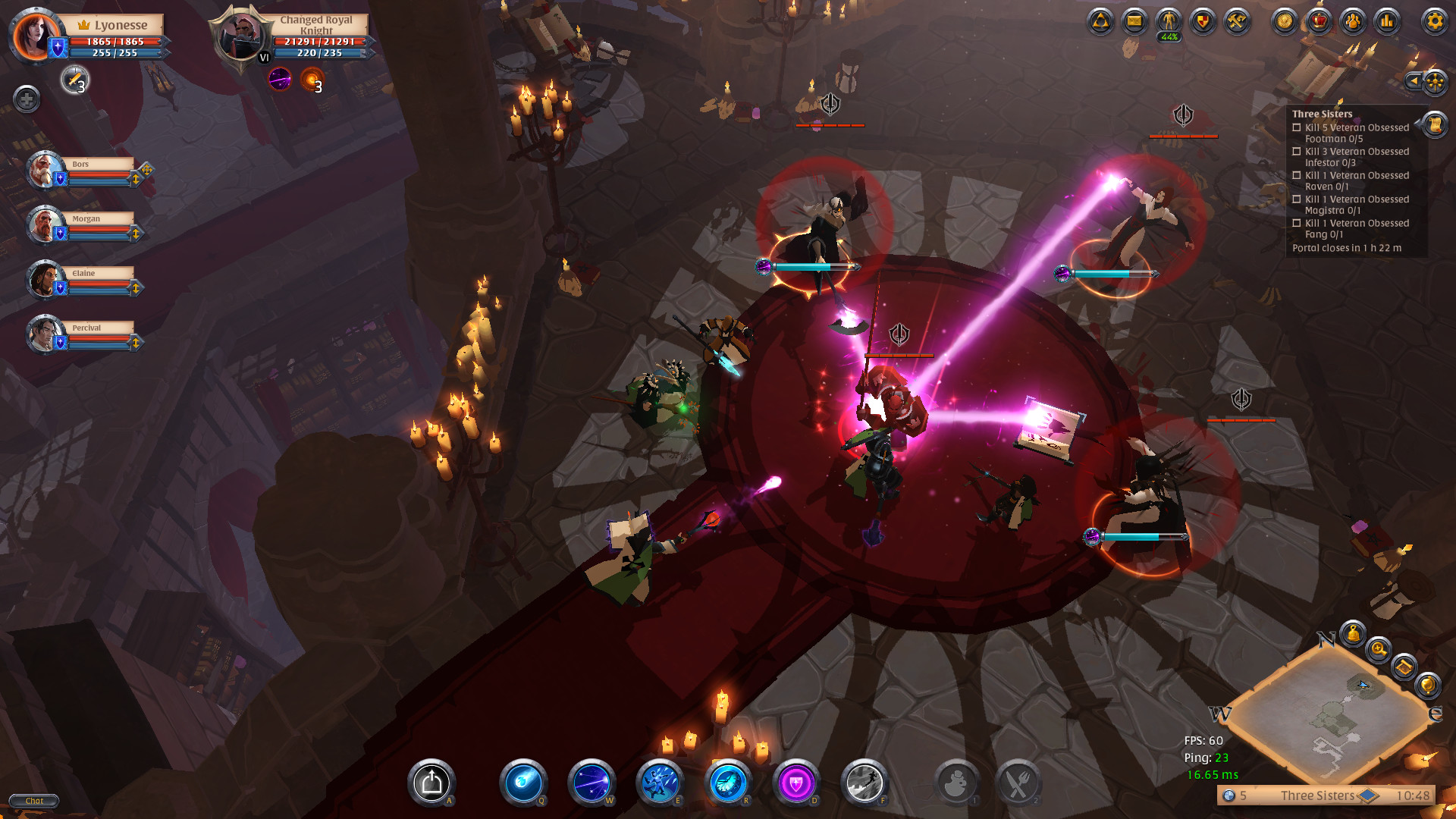
Task: Open the premium crown icon
Action: pos(1319,23)
